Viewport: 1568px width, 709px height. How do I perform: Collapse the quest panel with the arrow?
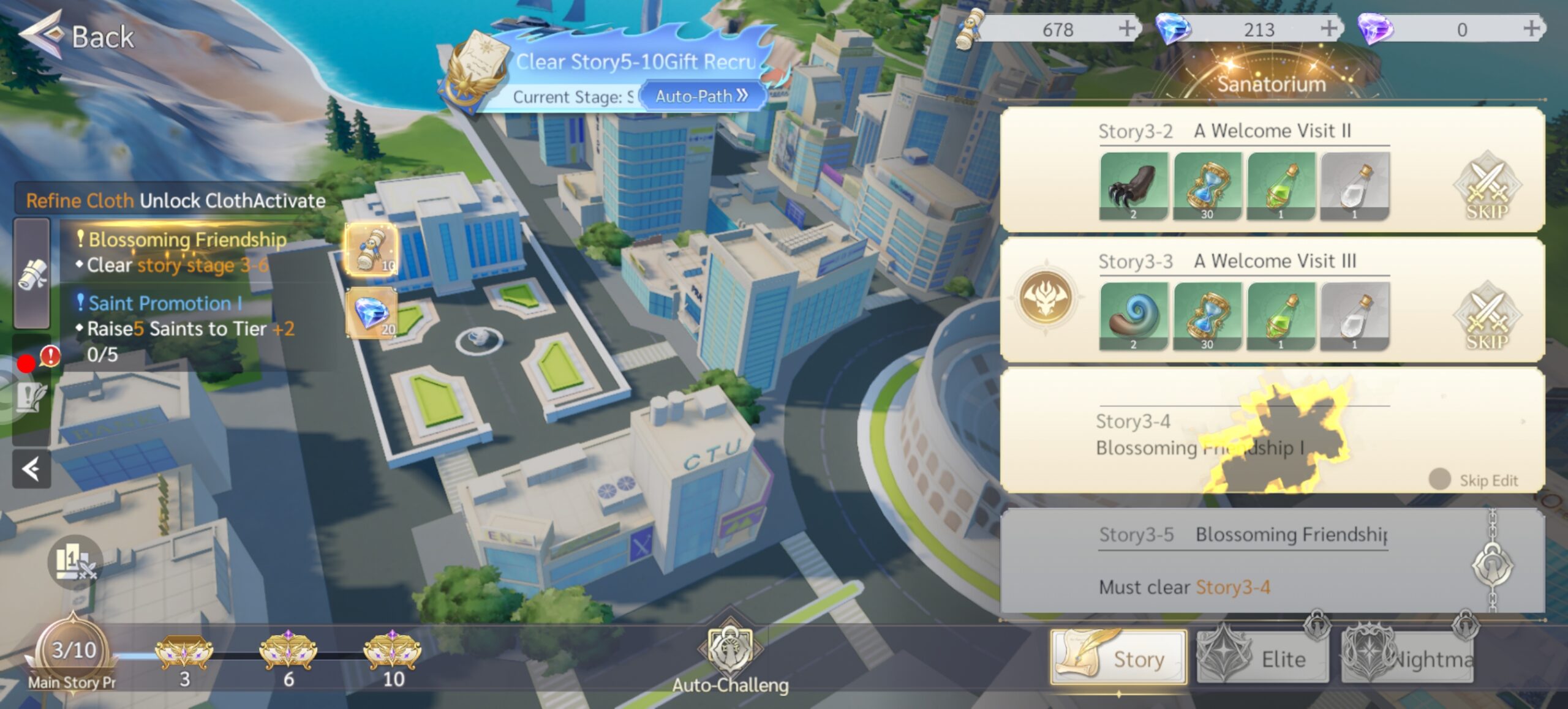pos(31,470)
